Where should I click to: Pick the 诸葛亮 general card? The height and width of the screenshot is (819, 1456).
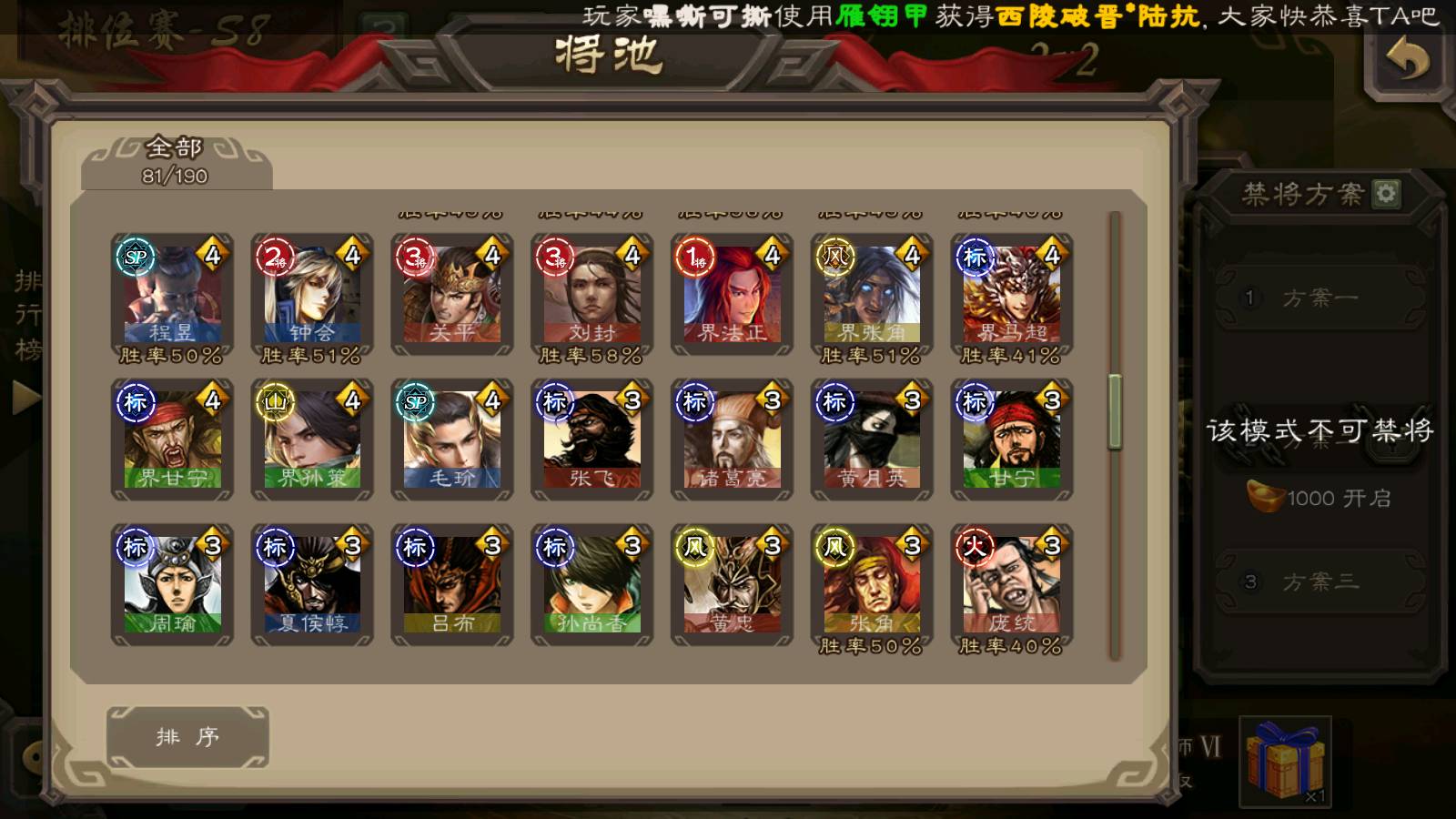733,440
